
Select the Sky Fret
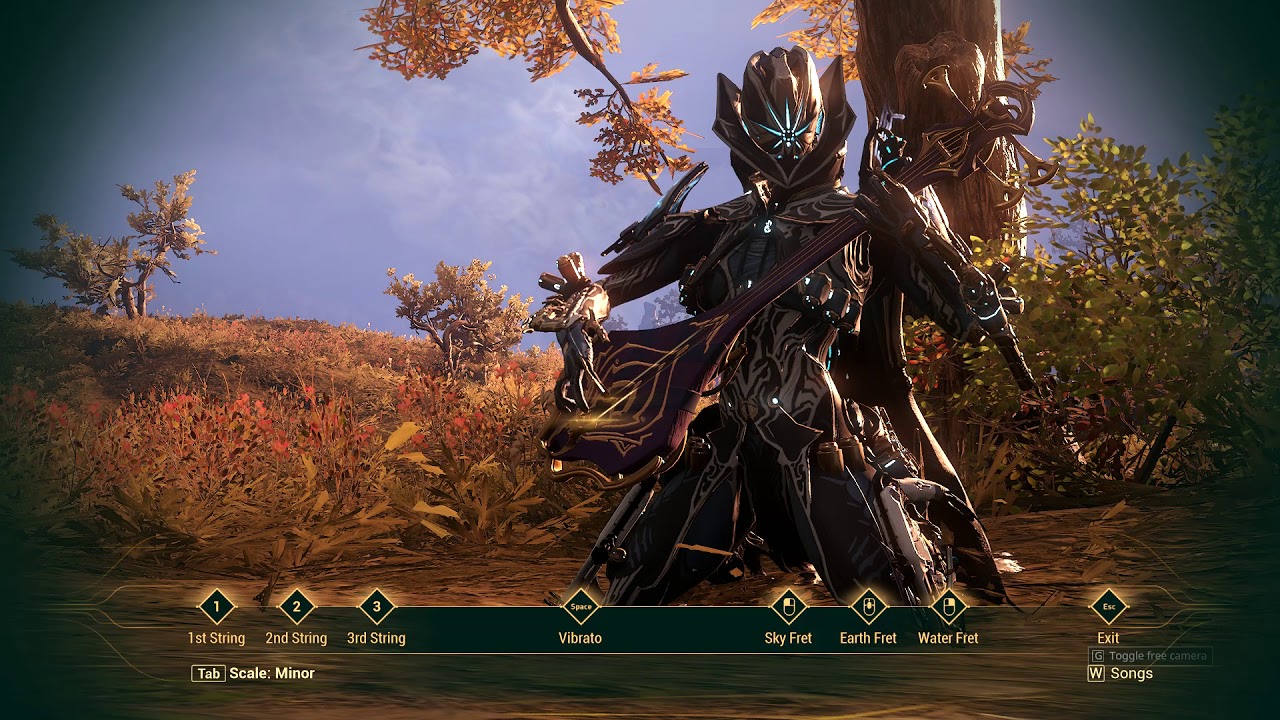pos(788,607)
